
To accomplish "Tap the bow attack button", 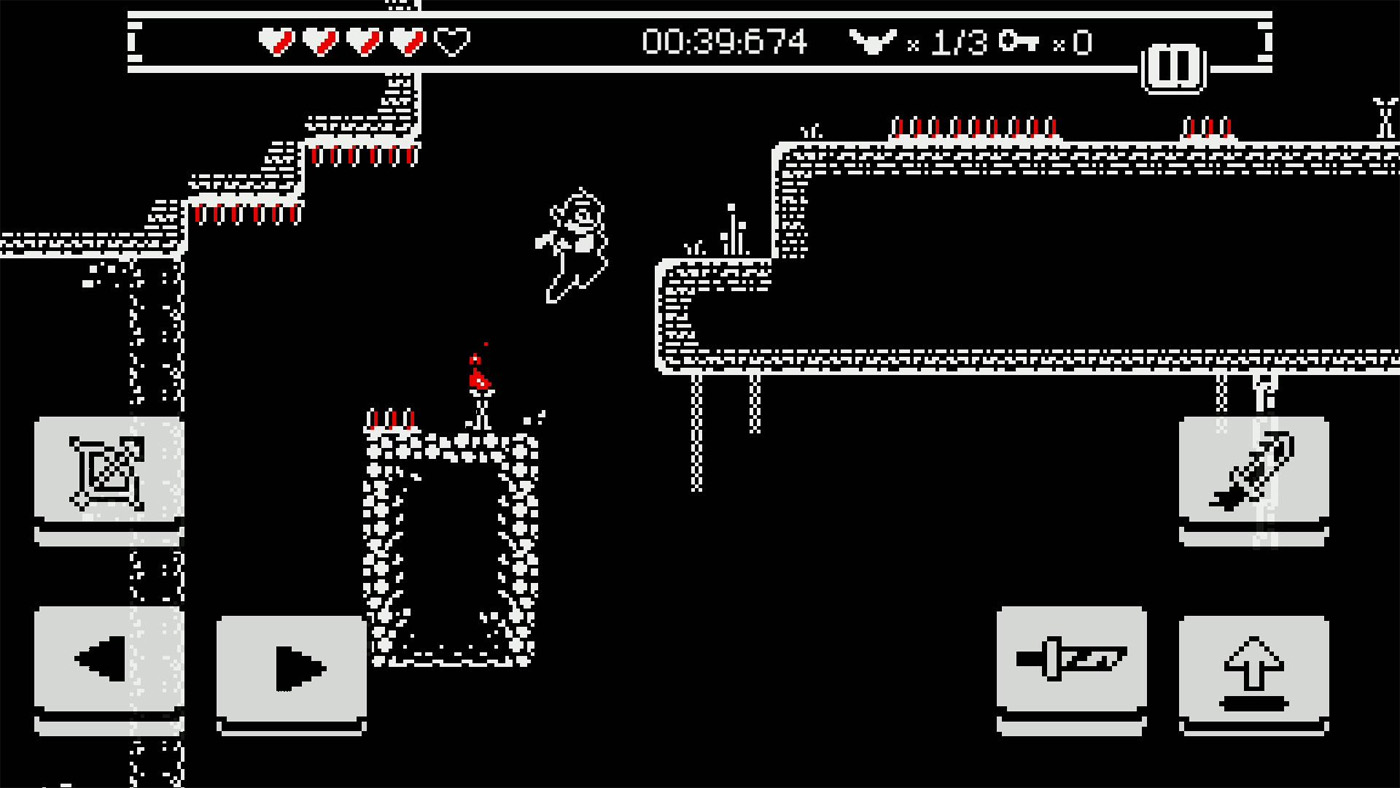I will click(109, 470).
